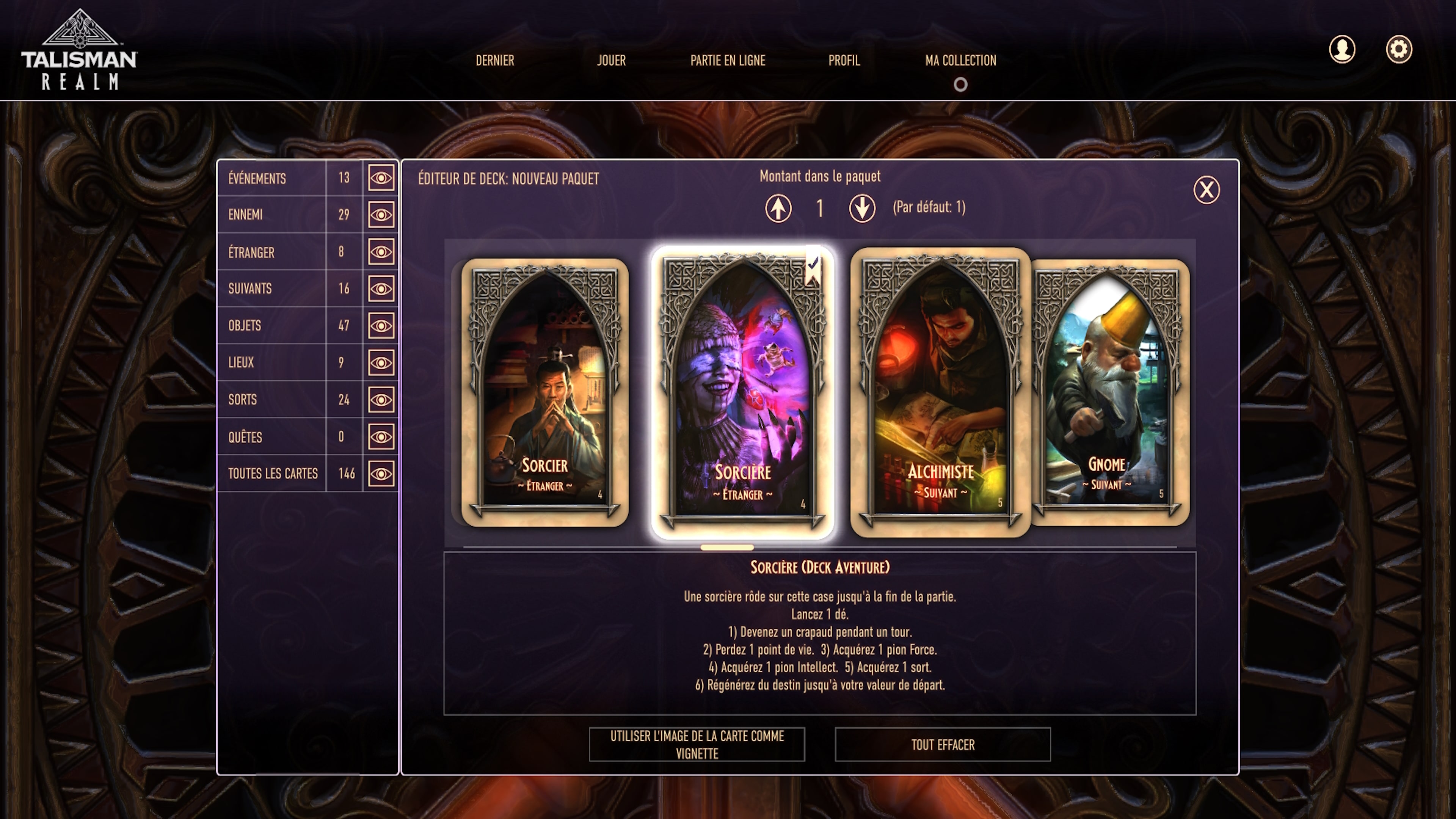Uncheck the Sorcière card checkmark
This screenshot has height=819, width=1456.
(x=814, y=265)
